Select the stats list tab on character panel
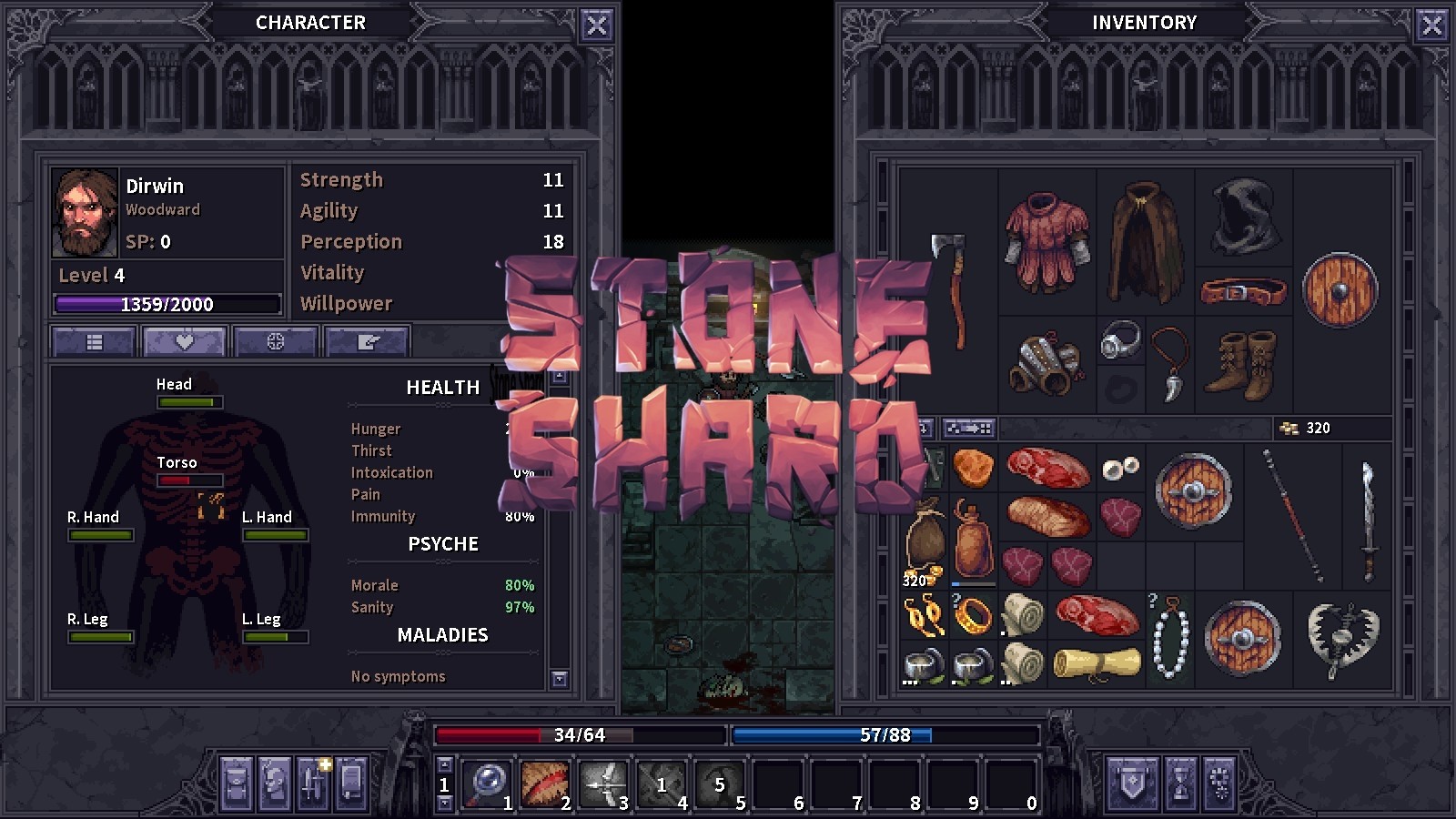This screenshot has width=1456, height=819. coord(92,341)
